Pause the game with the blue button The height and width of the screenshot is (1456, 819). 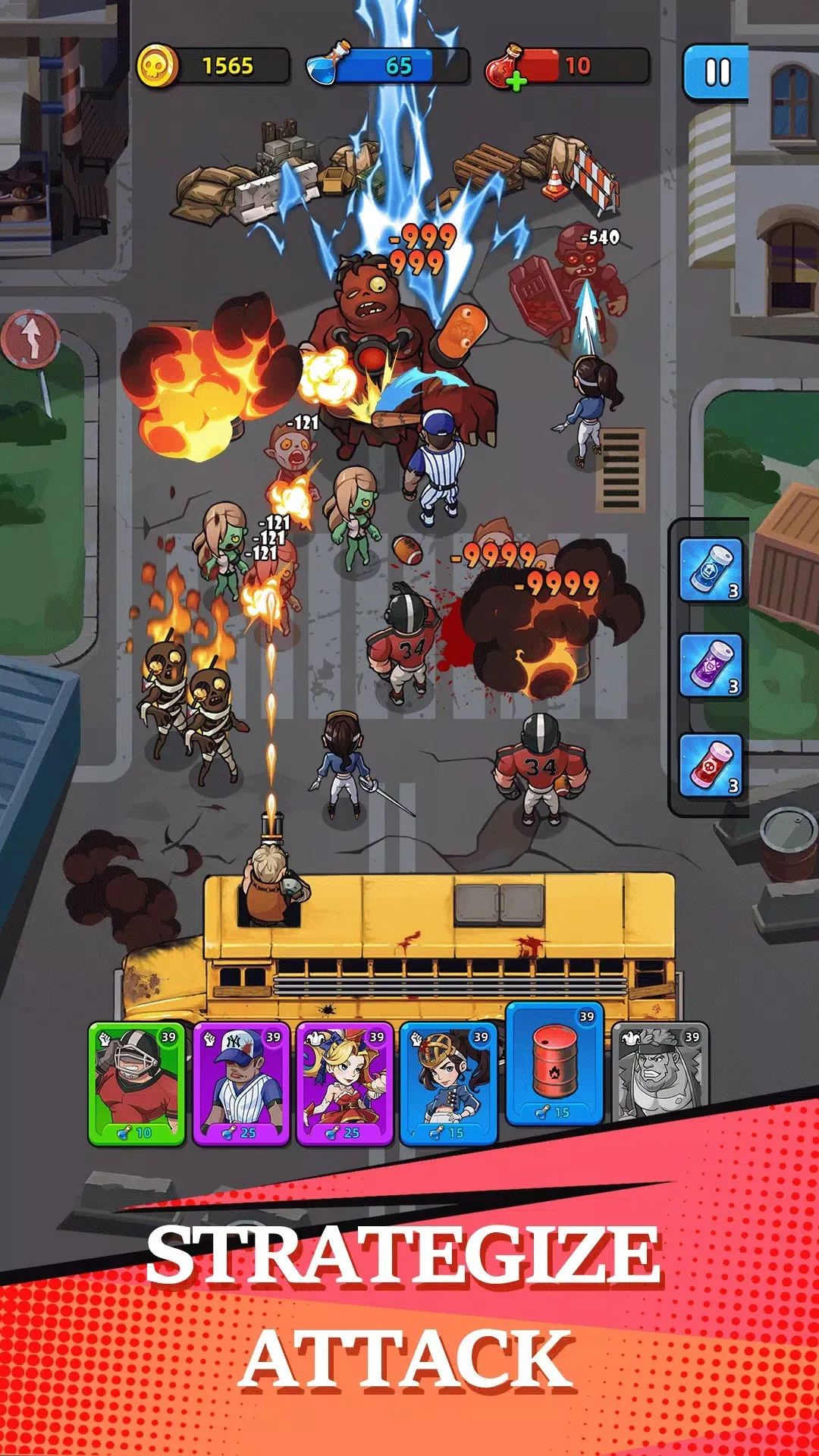716,73
